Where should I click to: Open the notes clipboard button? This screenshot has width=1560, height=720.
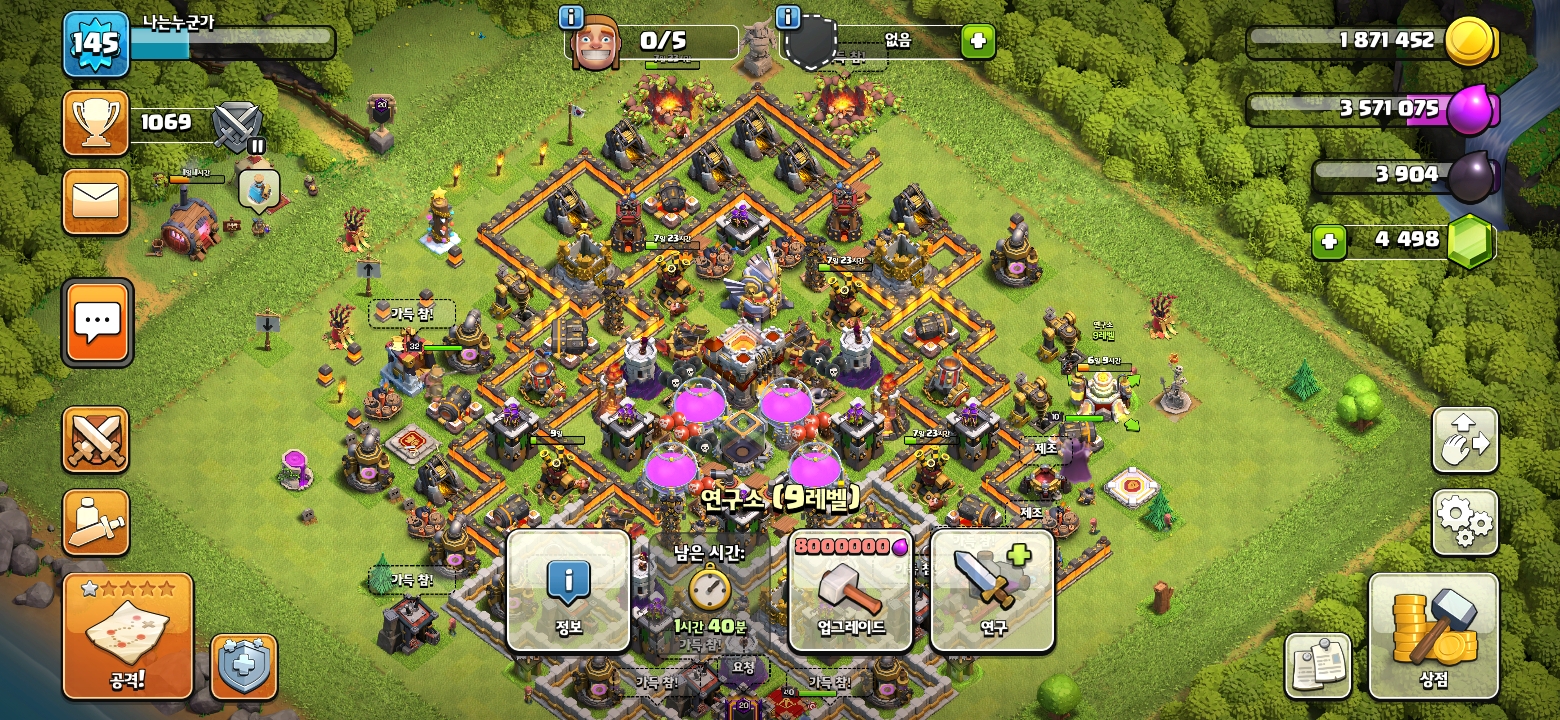(x=1318, y=666)
